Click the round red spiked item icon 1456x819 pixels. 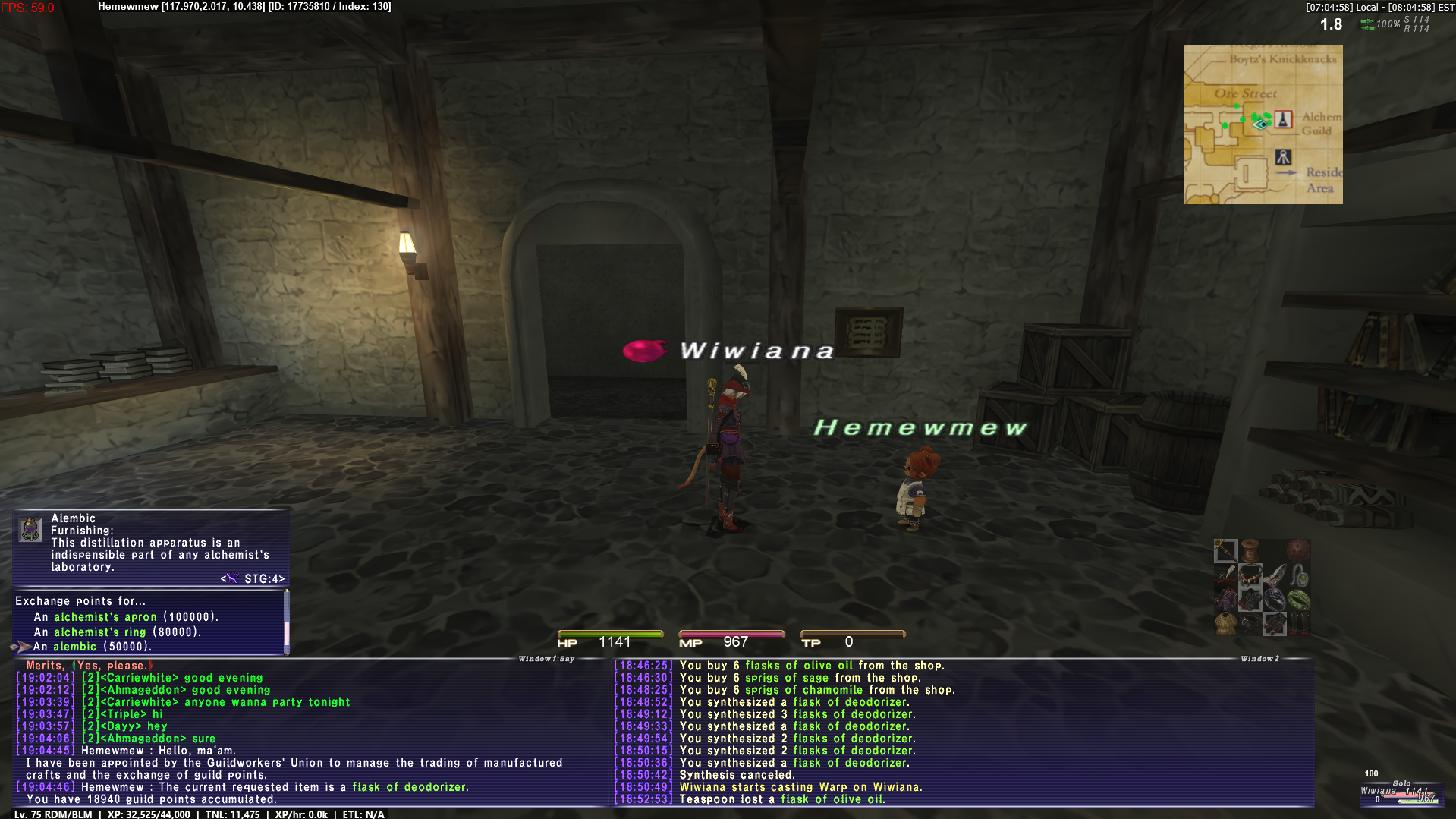tap(1297, 551)
